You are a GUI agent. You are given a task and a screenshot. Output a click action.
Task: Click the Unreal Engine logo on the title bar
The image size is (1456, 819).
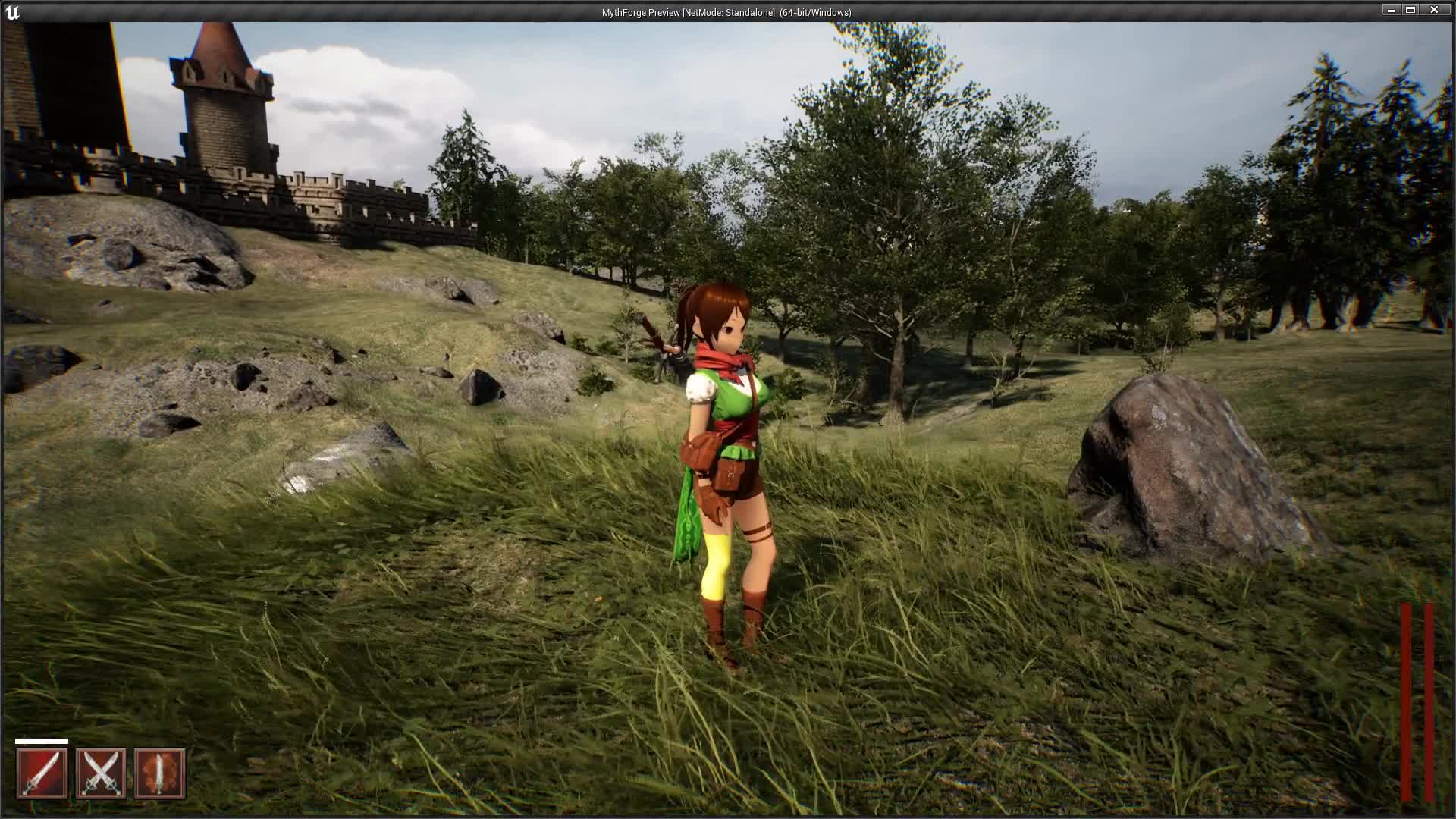12,11
